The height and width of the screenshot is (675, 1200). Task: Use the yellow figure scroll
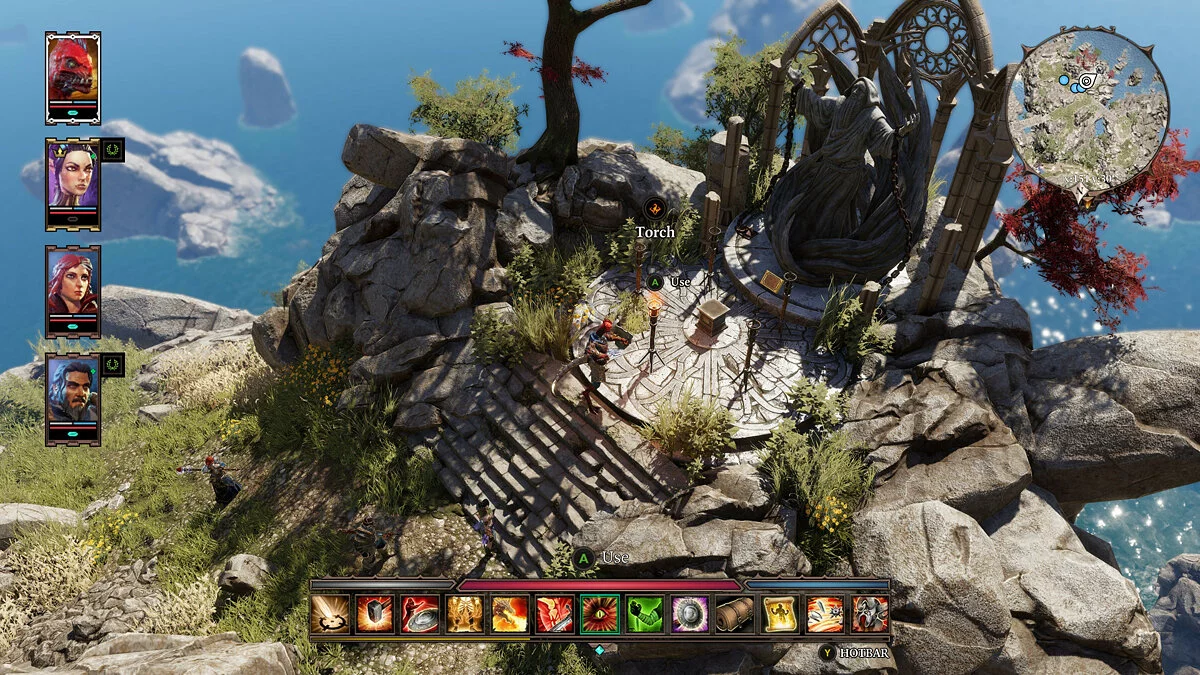click(x=780, y=614)
